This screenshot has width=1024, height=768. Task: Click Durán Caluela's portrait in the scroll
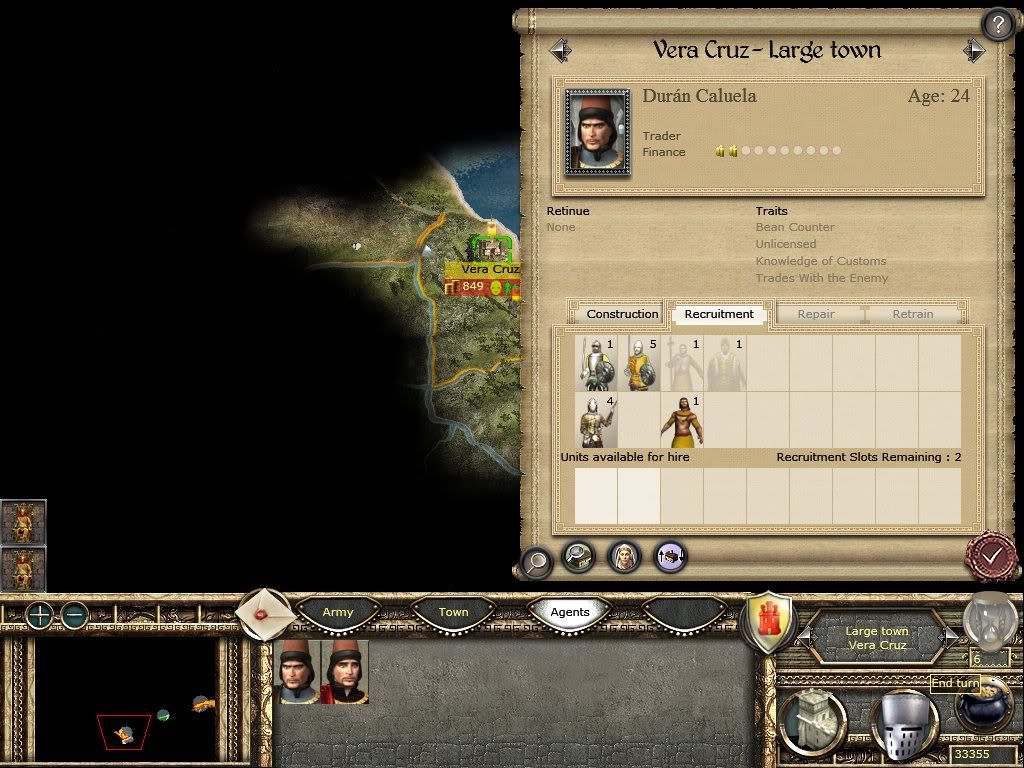click(x=598, y=133)
